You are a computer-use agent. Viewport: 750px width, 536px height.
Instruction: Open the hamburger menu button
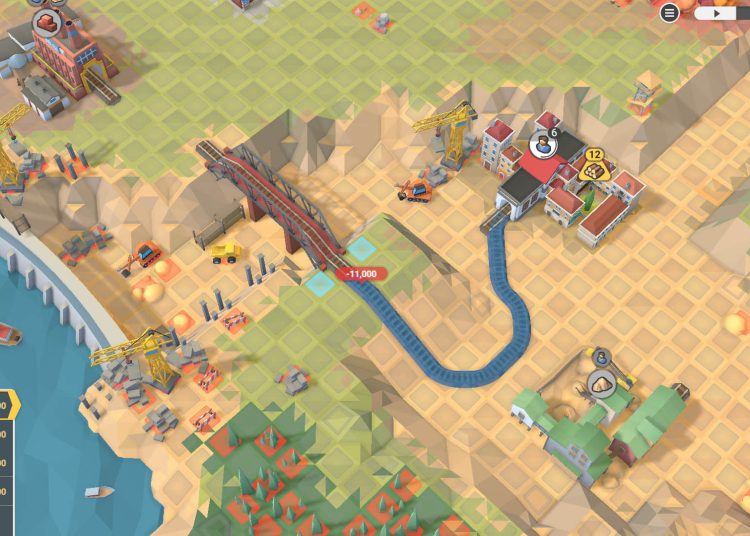(670, 13)
